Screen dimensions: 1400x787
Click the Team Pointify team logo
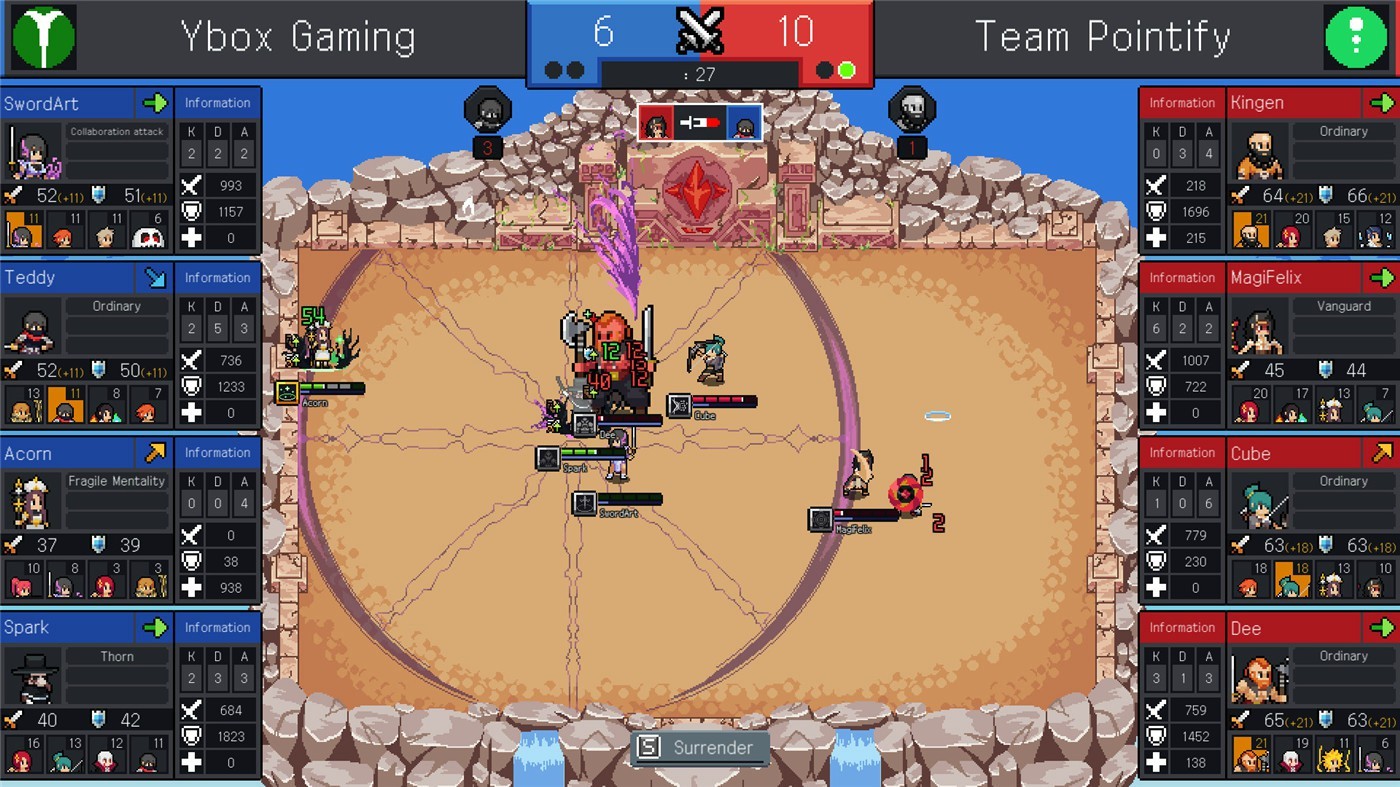click(1357, 38)
